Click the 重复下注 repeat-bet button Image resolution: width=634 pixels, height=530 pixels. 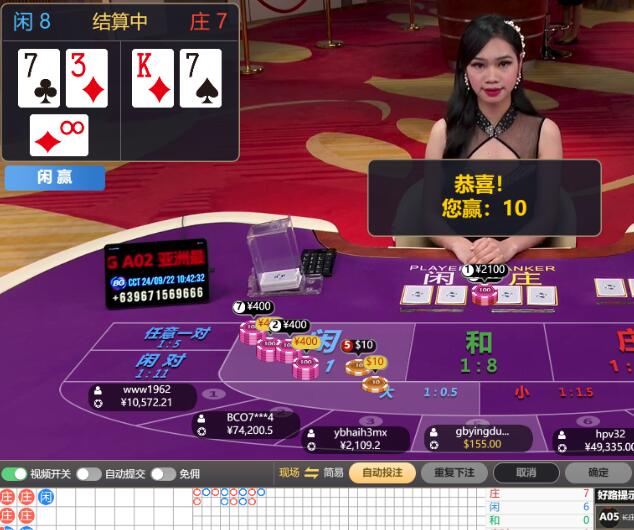pyautogui.click(x=455, y=472)
